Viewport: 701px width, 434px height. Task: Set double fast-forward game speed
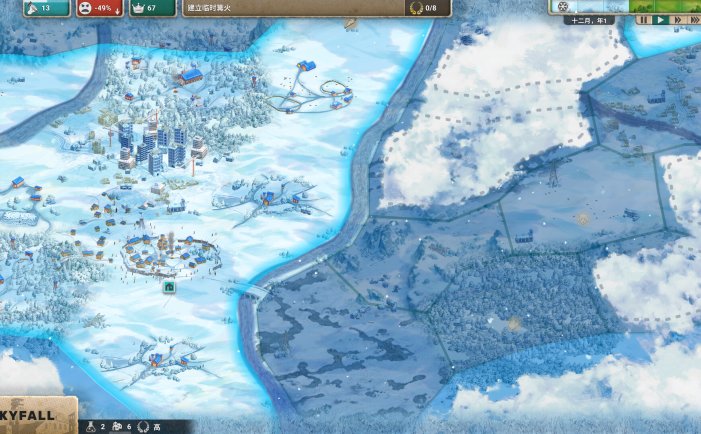676,20
